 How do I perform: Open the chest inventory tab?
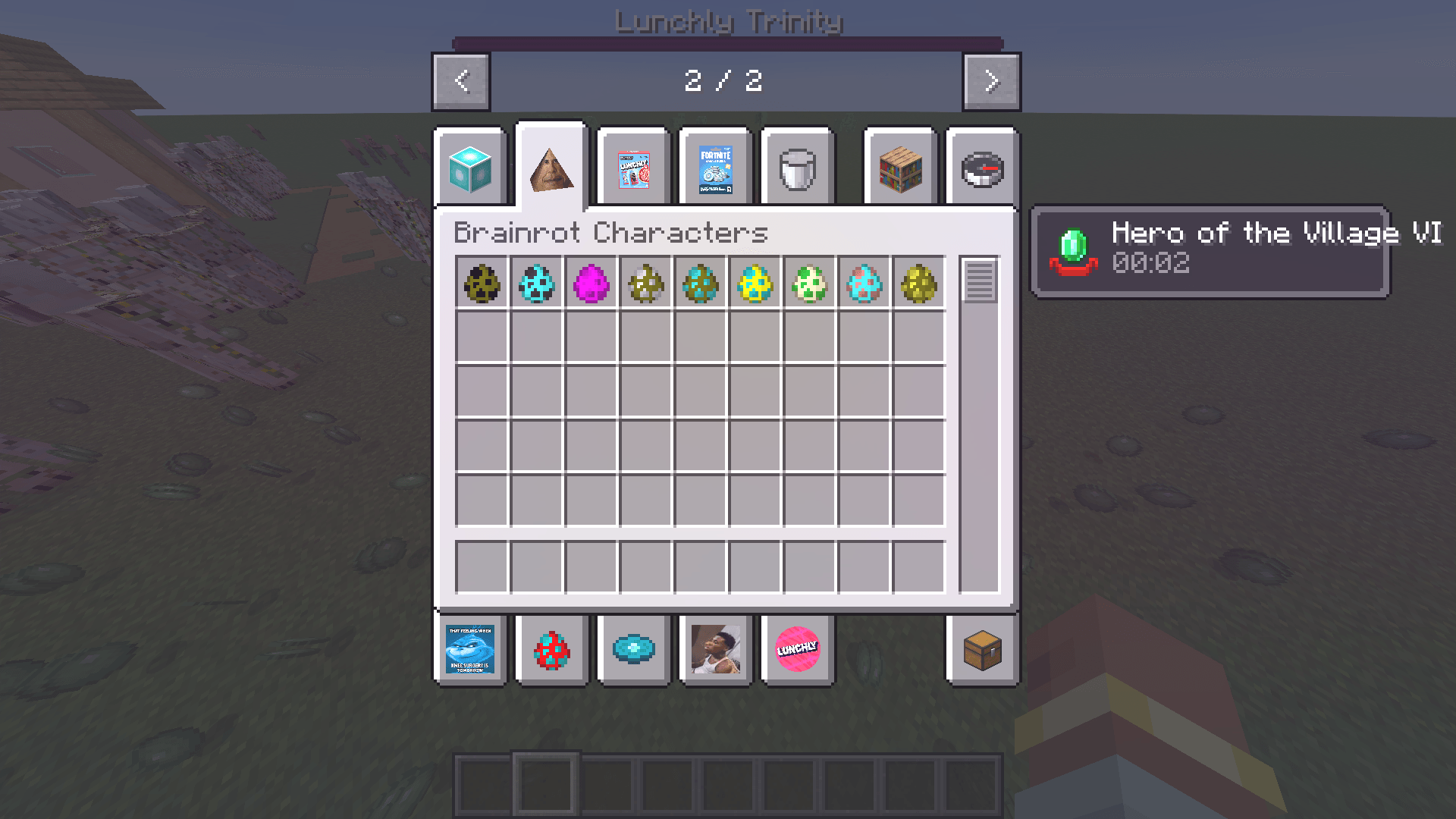(981, 650)
